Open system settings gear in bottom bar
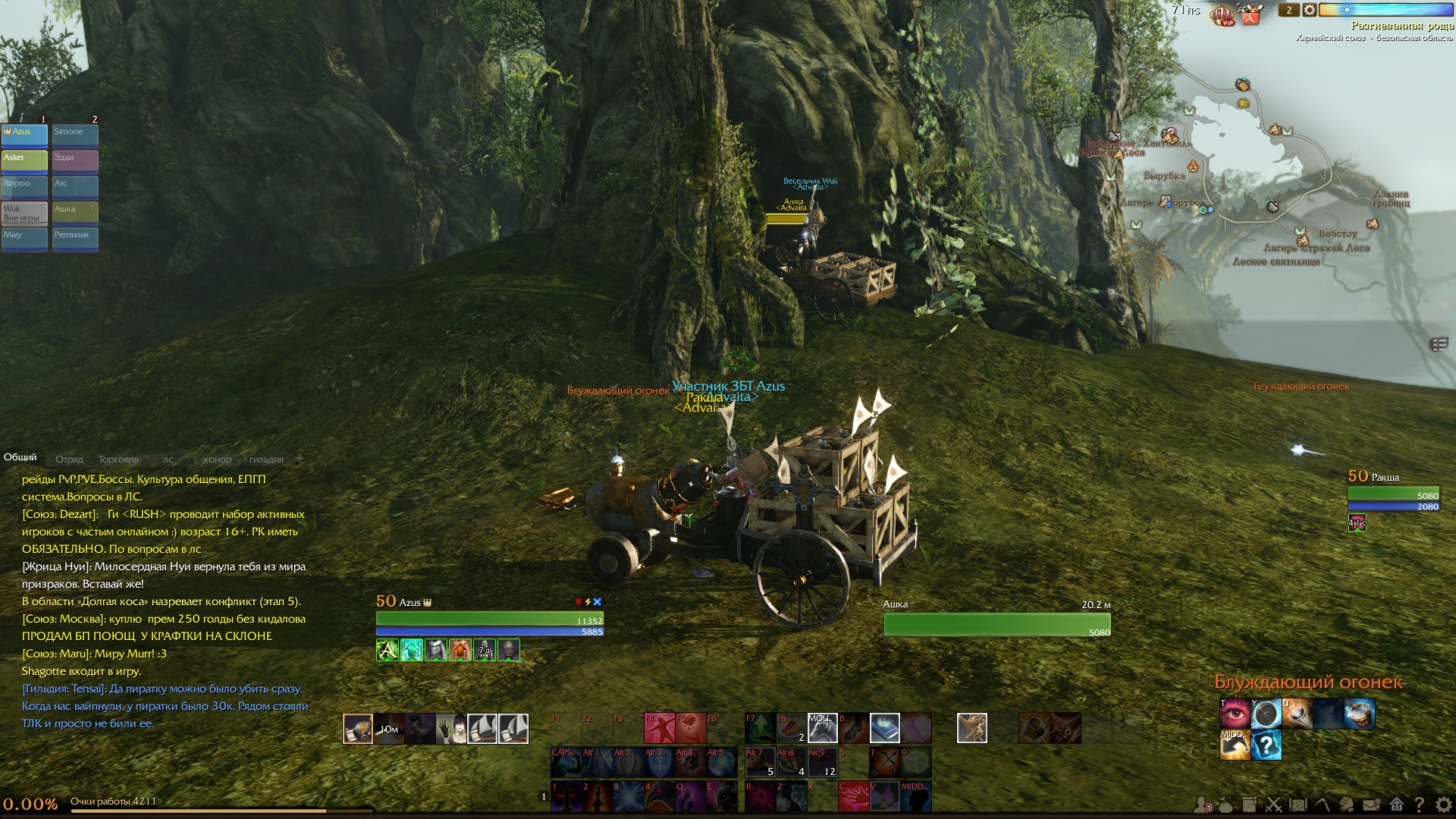 click(x=1443, y=805)
